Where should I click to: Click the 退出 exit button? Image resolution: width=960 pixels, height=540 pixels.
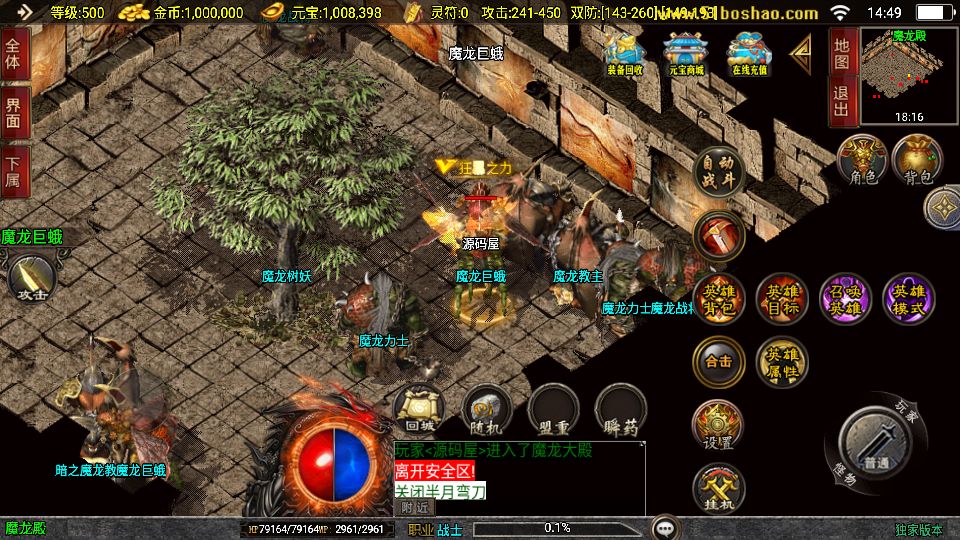point(842,103)
